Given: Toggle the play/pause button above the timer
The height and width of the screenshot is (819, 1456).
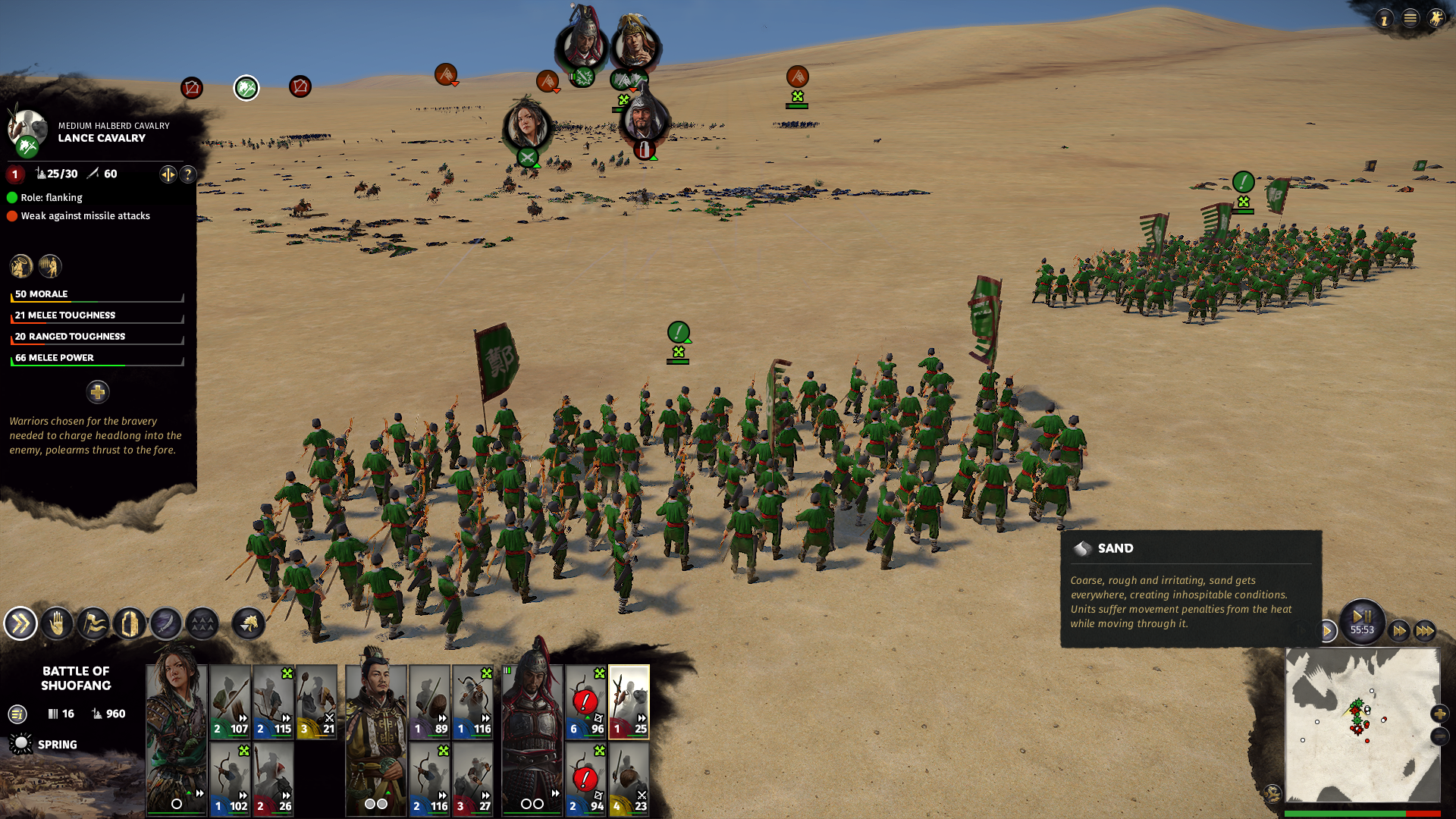Looking at the screenshot, I should (x=1362, y=616).
